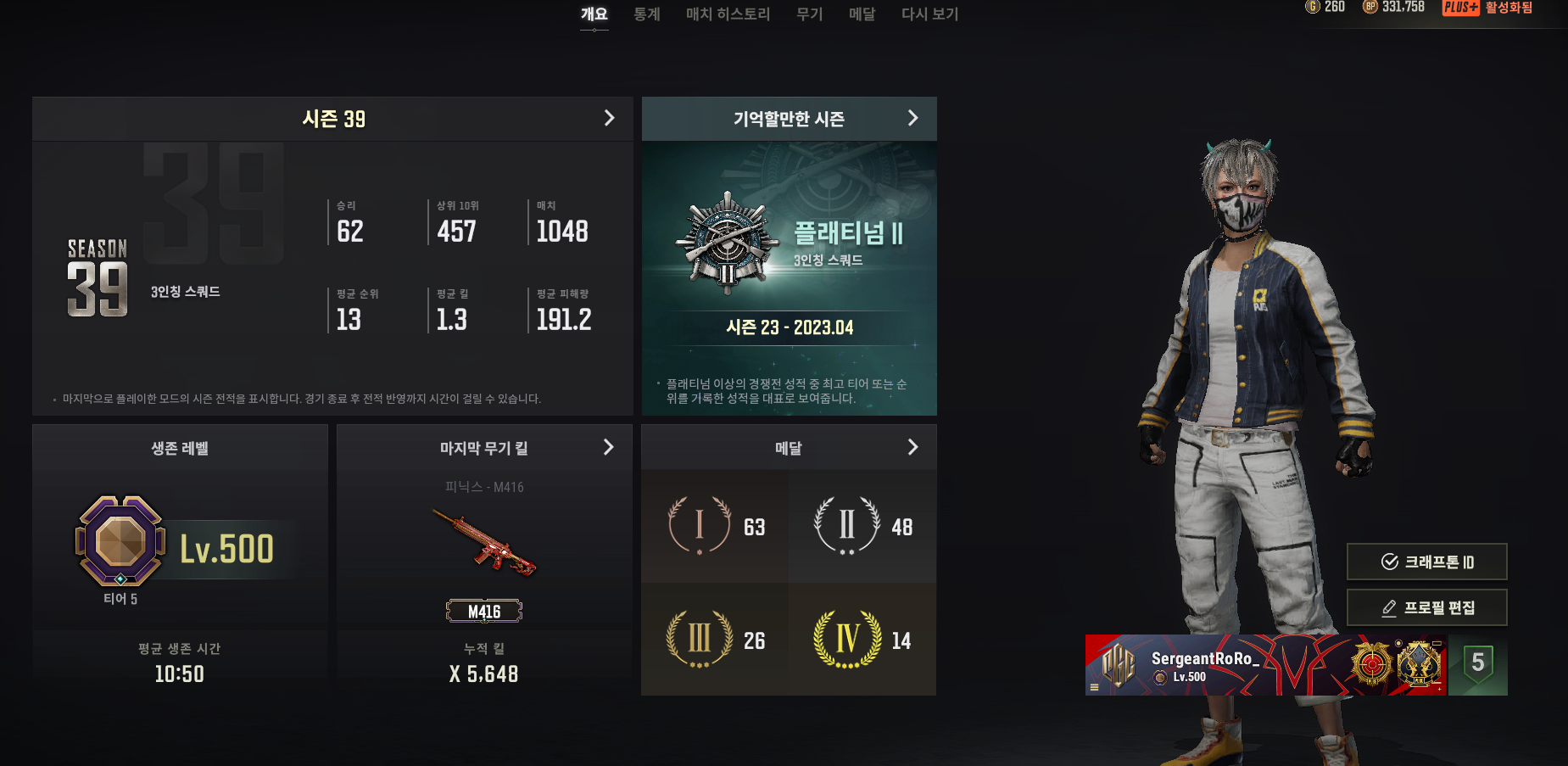Image resolution: width=1568 pixels, height=766 pixels.
Task: Expand the 시즌 39 stats panel header
Action: click(x=332, y=119)
